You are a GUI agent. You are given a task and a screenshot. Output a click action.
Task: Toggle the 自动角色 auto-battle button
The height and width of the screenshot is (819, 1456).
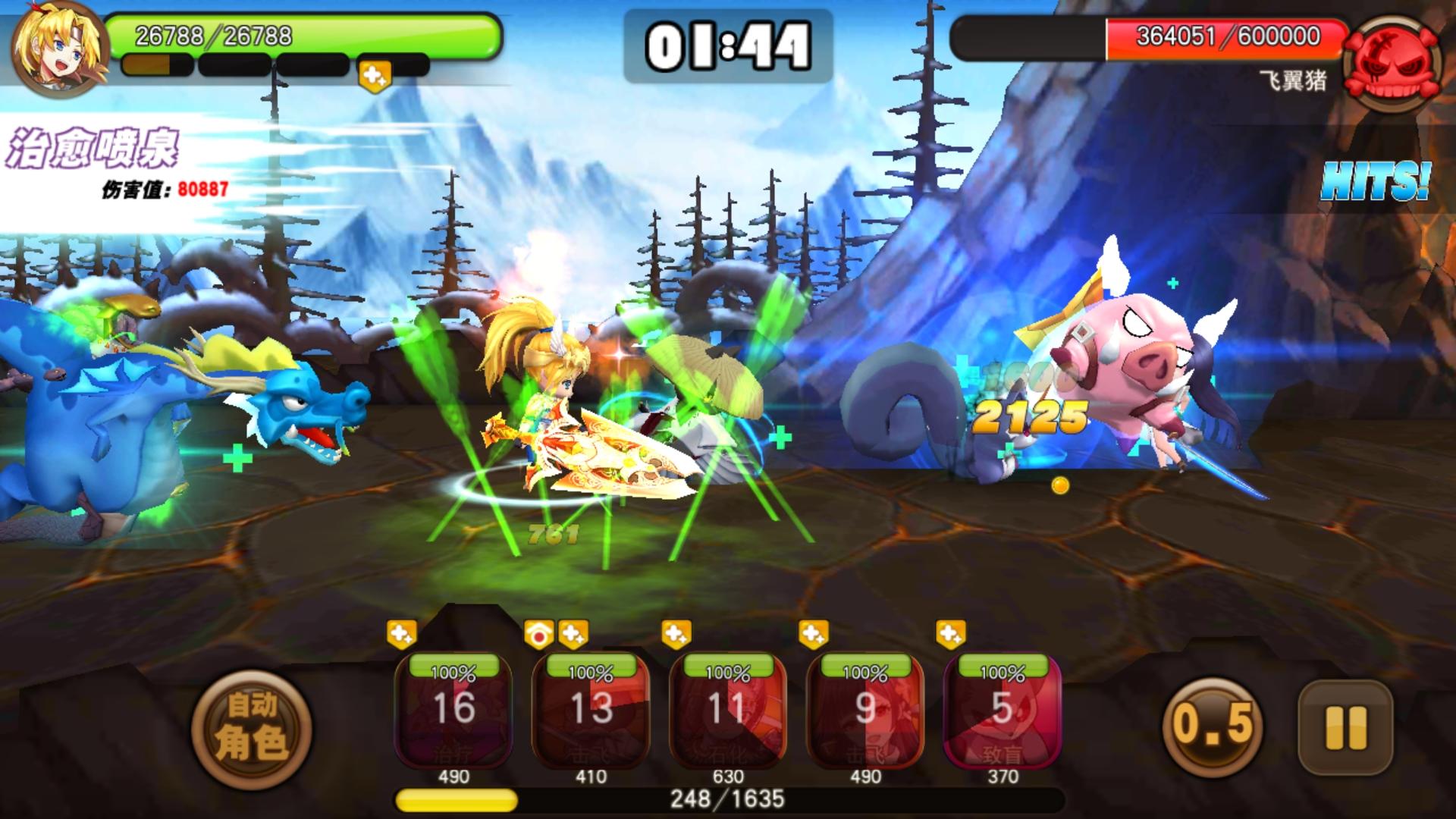pyautogui.click(x=251, y=730)
